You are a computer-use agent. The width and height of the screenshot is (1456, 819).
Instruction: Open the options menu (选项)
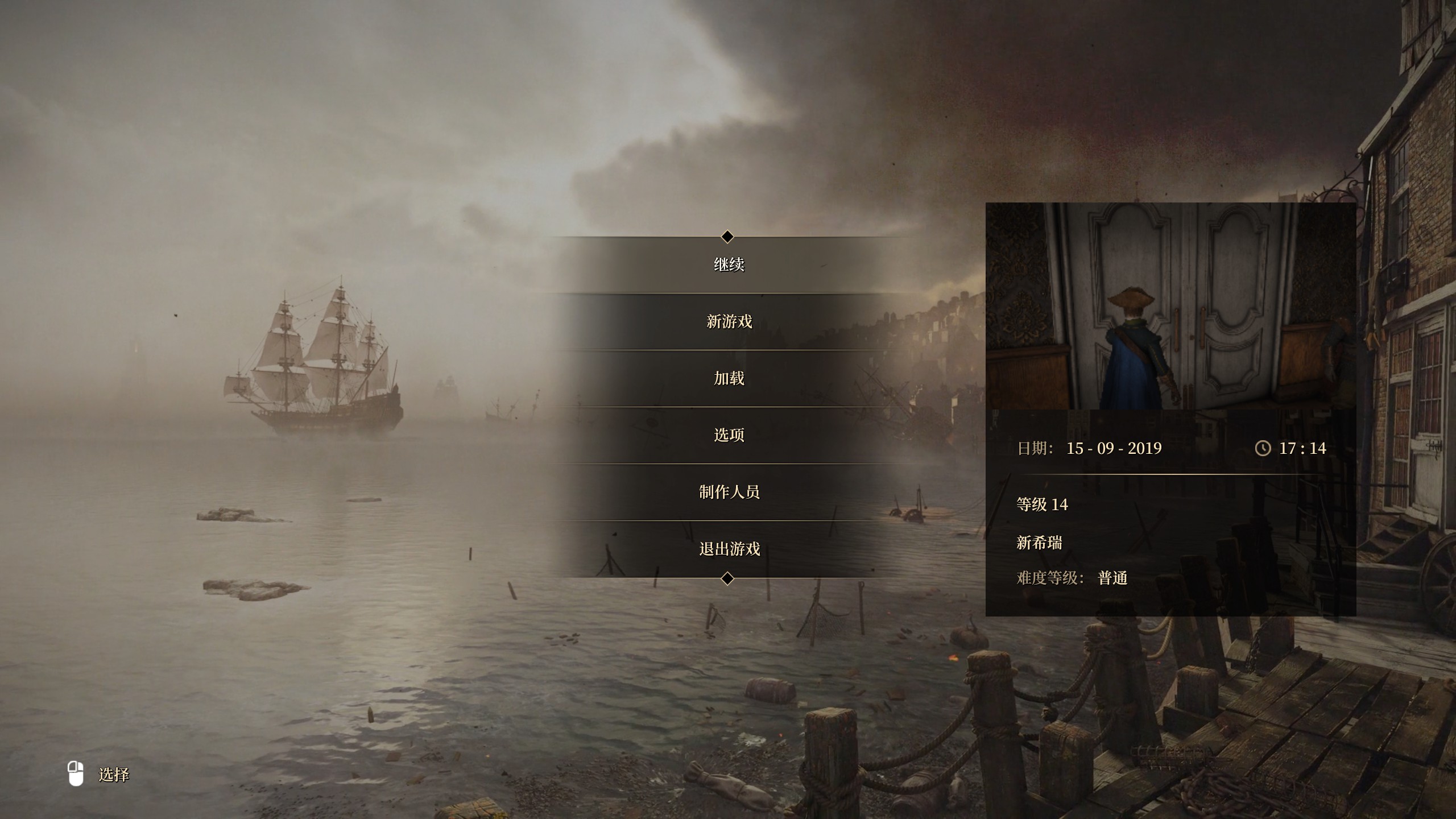point(729,435)
